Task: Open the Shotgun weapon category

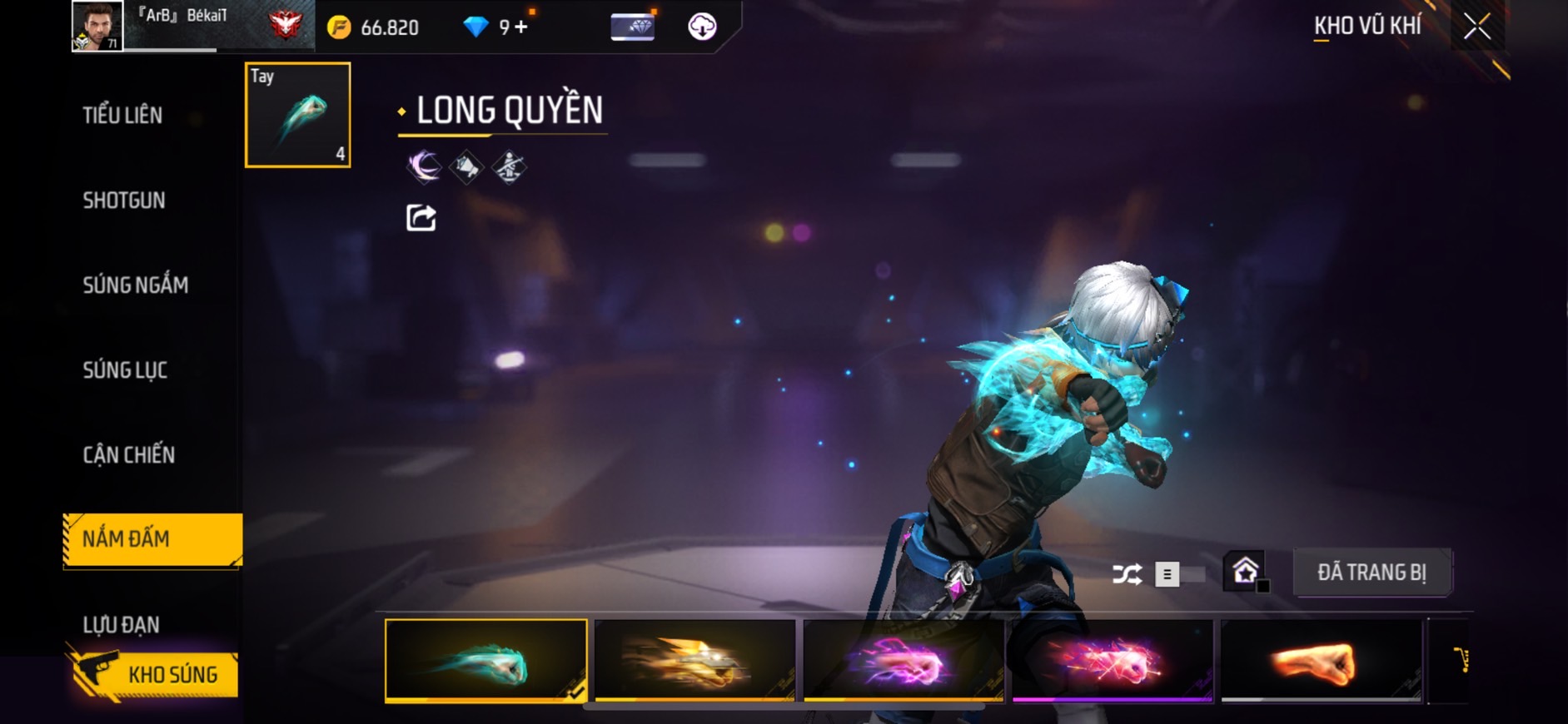Action: coord(124,200)
